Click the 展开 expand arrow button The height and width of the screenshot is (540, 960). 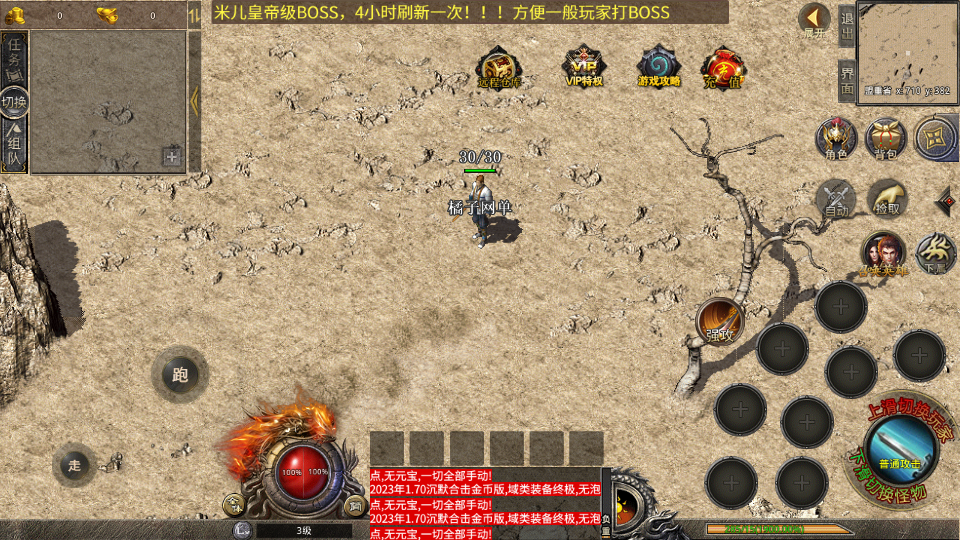815,20
